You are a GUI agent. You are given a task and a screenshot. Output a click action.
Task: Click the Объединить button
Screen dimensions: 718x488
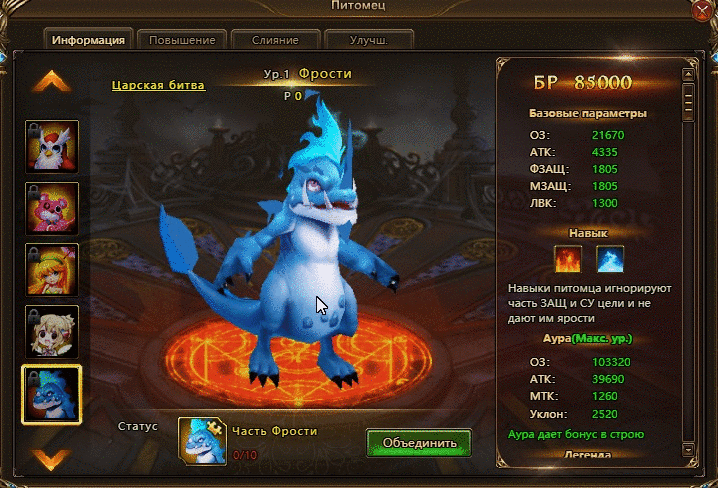click(418, 442)
